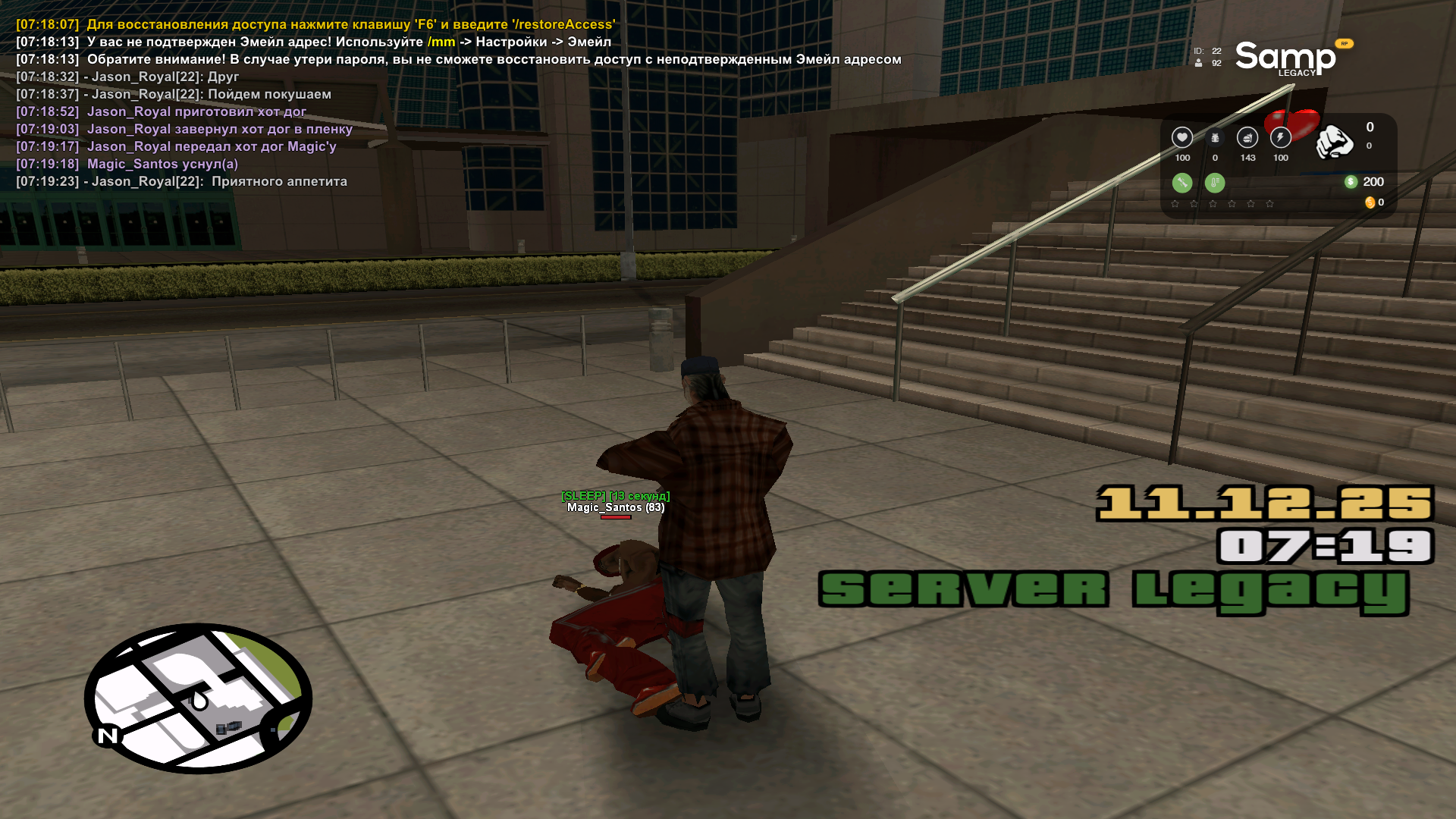Click the '/restoreAccess' command text in chat
1456x819 pixels.
(565, 24)
